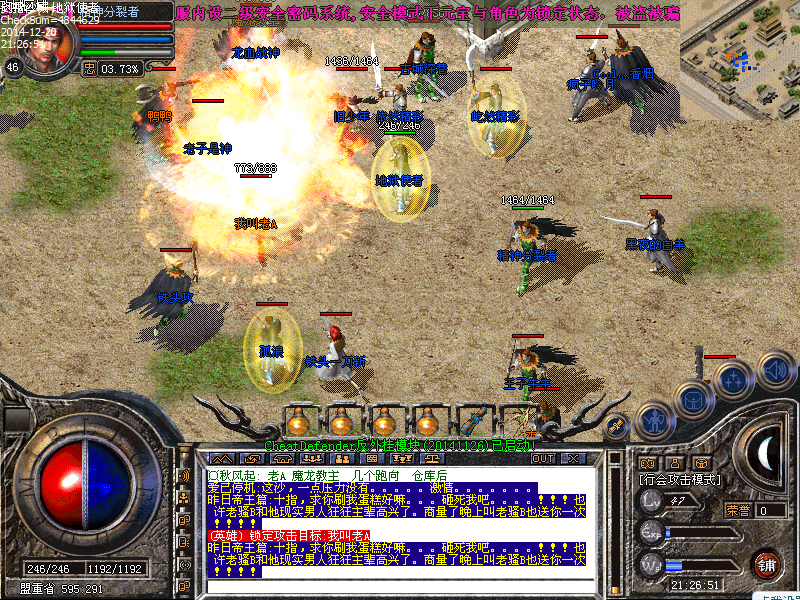Screen dimensions: 800x600
Task: Close the chat panel with the X button
Action: 573,458
